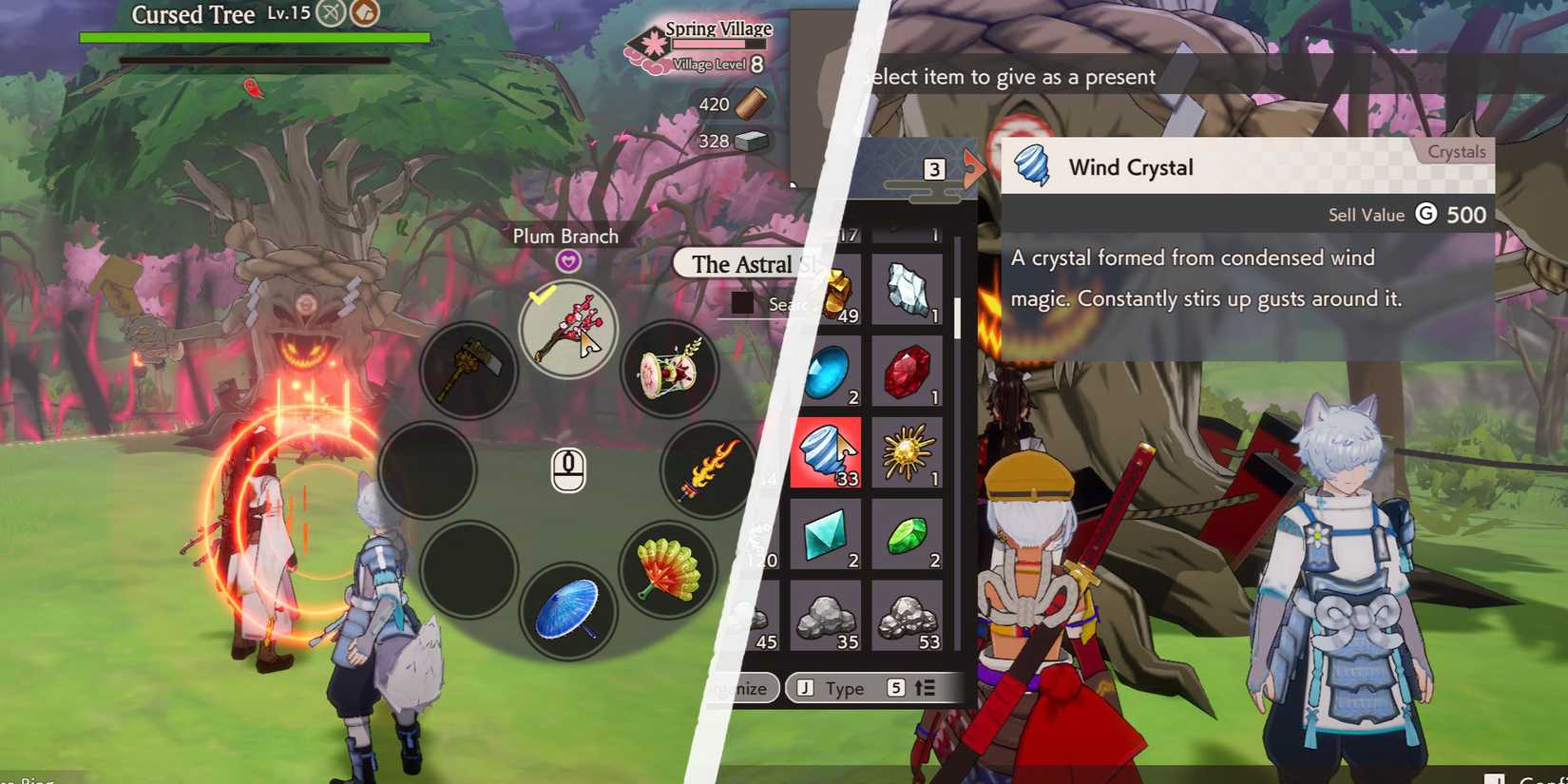Select the red ruby crystal item
This screenshot has width=1568, height=784.
[x=907, y=372]
